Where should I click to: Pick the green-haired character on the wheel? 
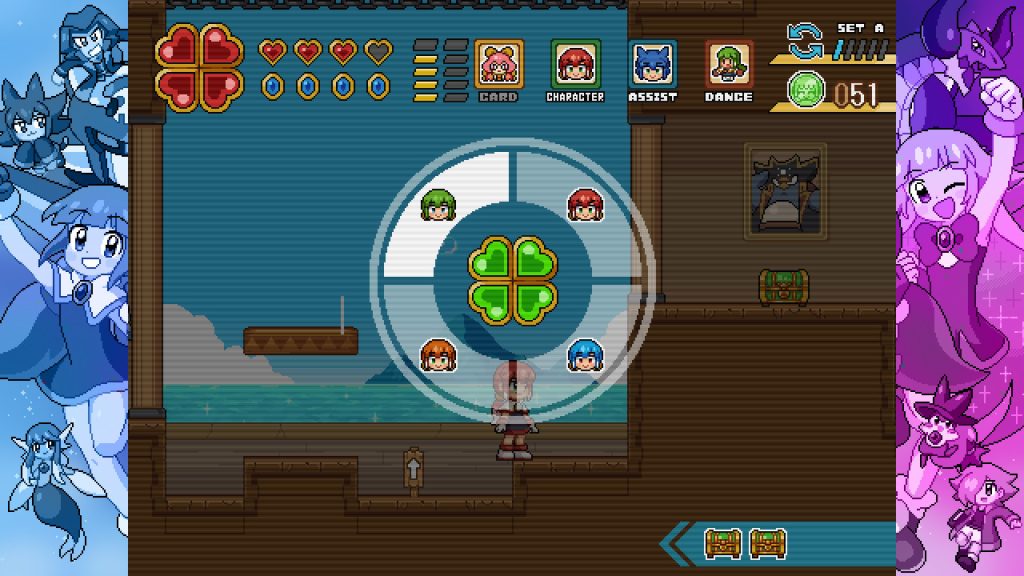click(x=436, y=205)
